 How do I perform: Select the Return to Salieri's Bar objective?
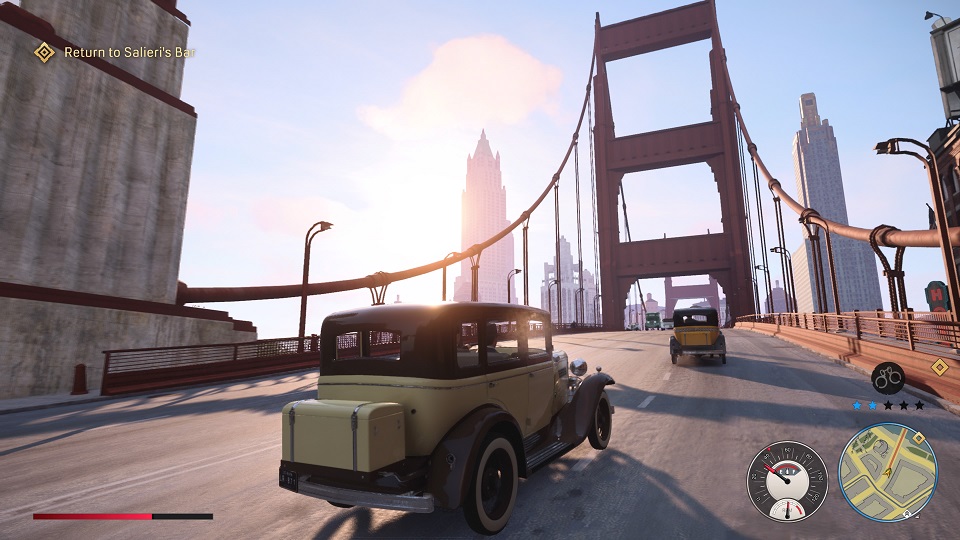(128, 52)
